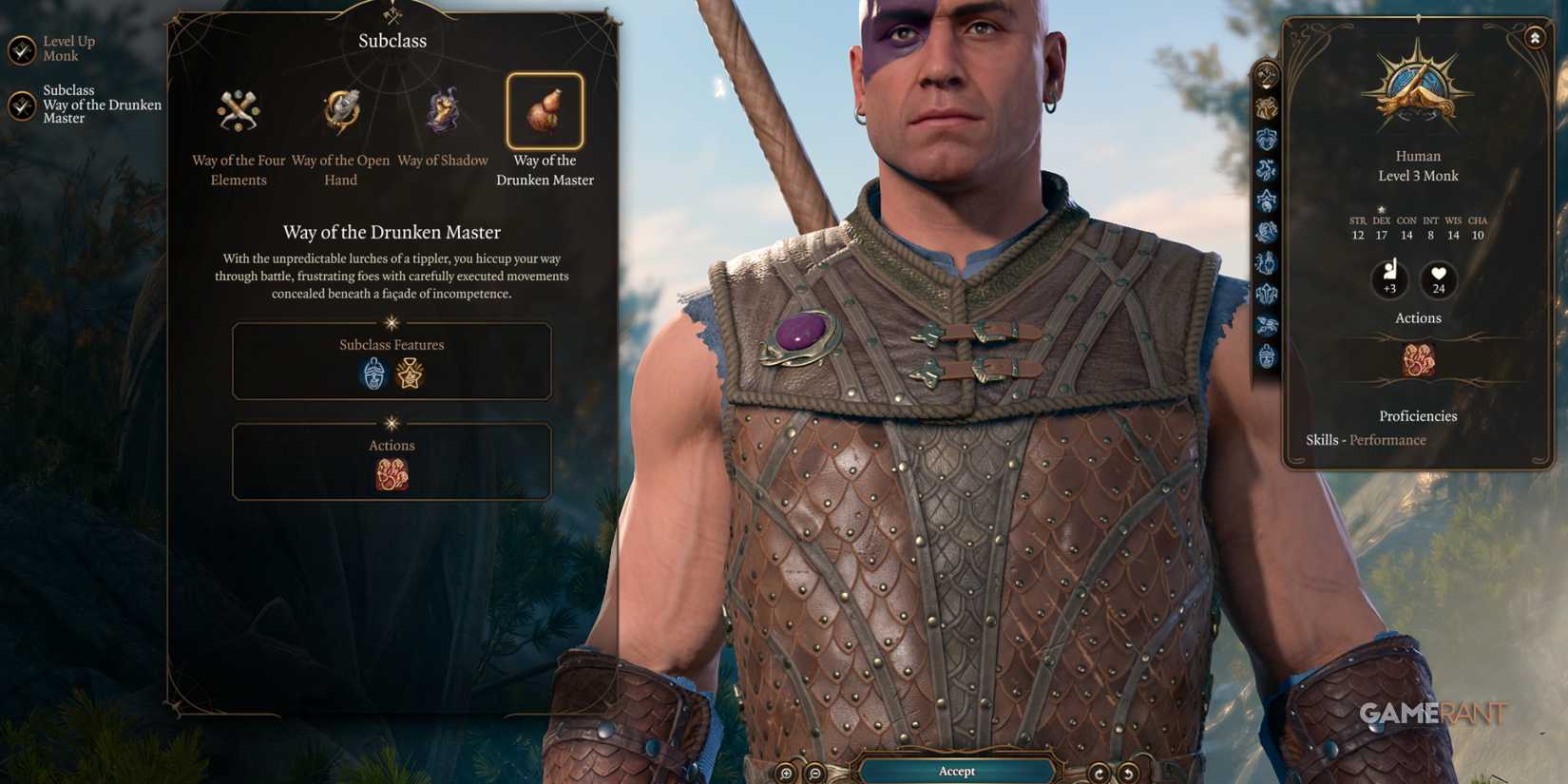Select the Way of the Four Elements subclass icon
Viewport: 1568px width, 784px height.
click(x=239, y=111)
